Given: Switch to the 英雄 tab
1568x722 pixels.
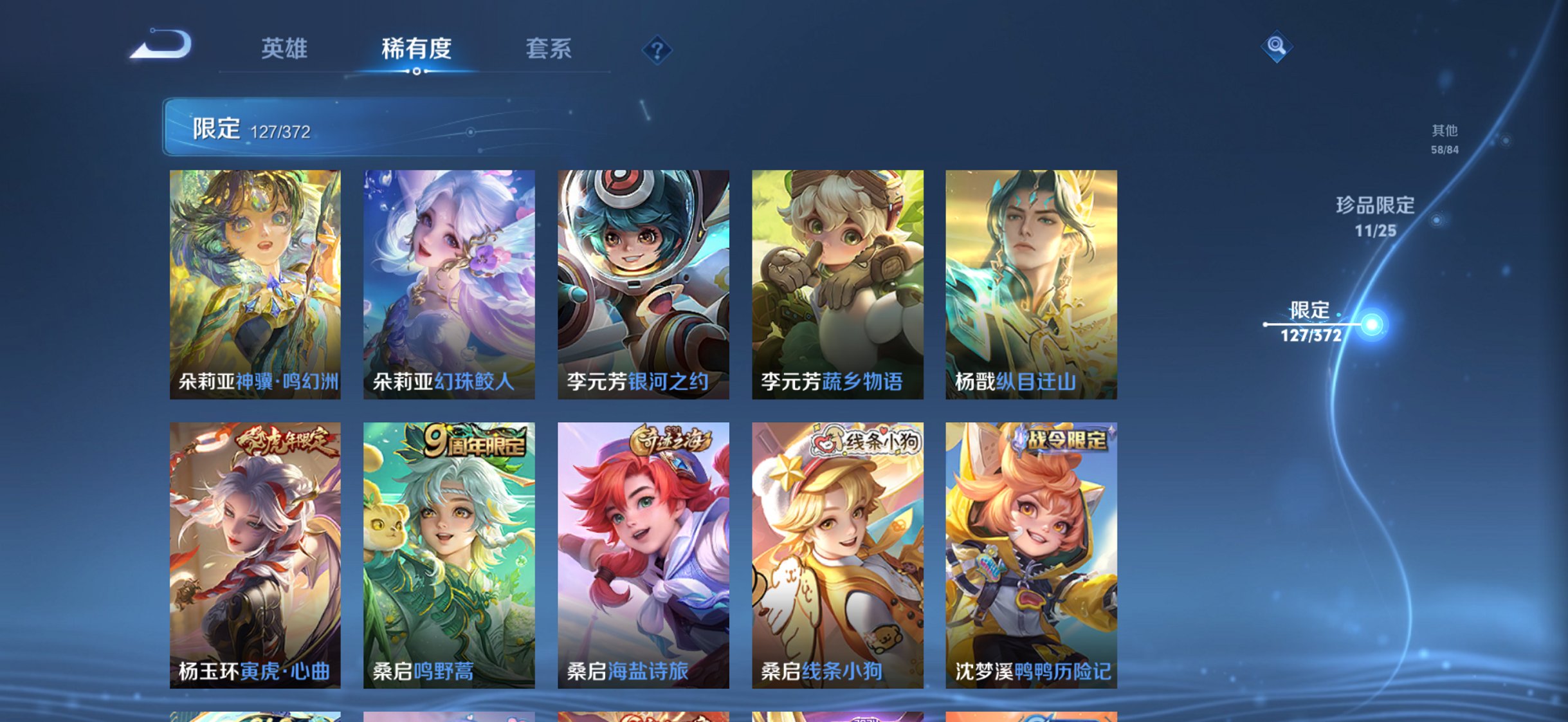Looking at the screenshot, I should click(x=285, y=50).
